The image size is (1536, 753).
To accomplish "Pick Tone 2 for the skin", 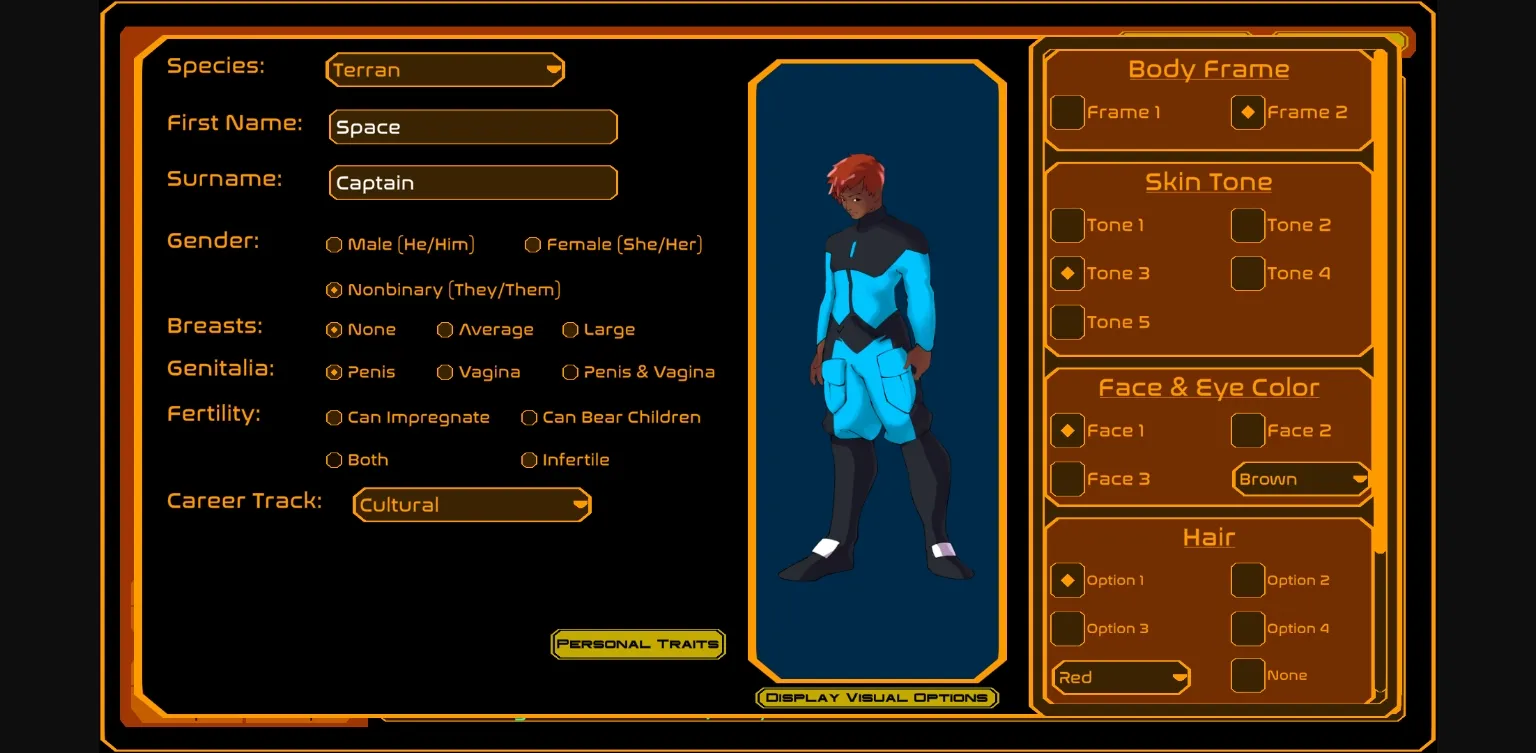I will coord(1248,225).
